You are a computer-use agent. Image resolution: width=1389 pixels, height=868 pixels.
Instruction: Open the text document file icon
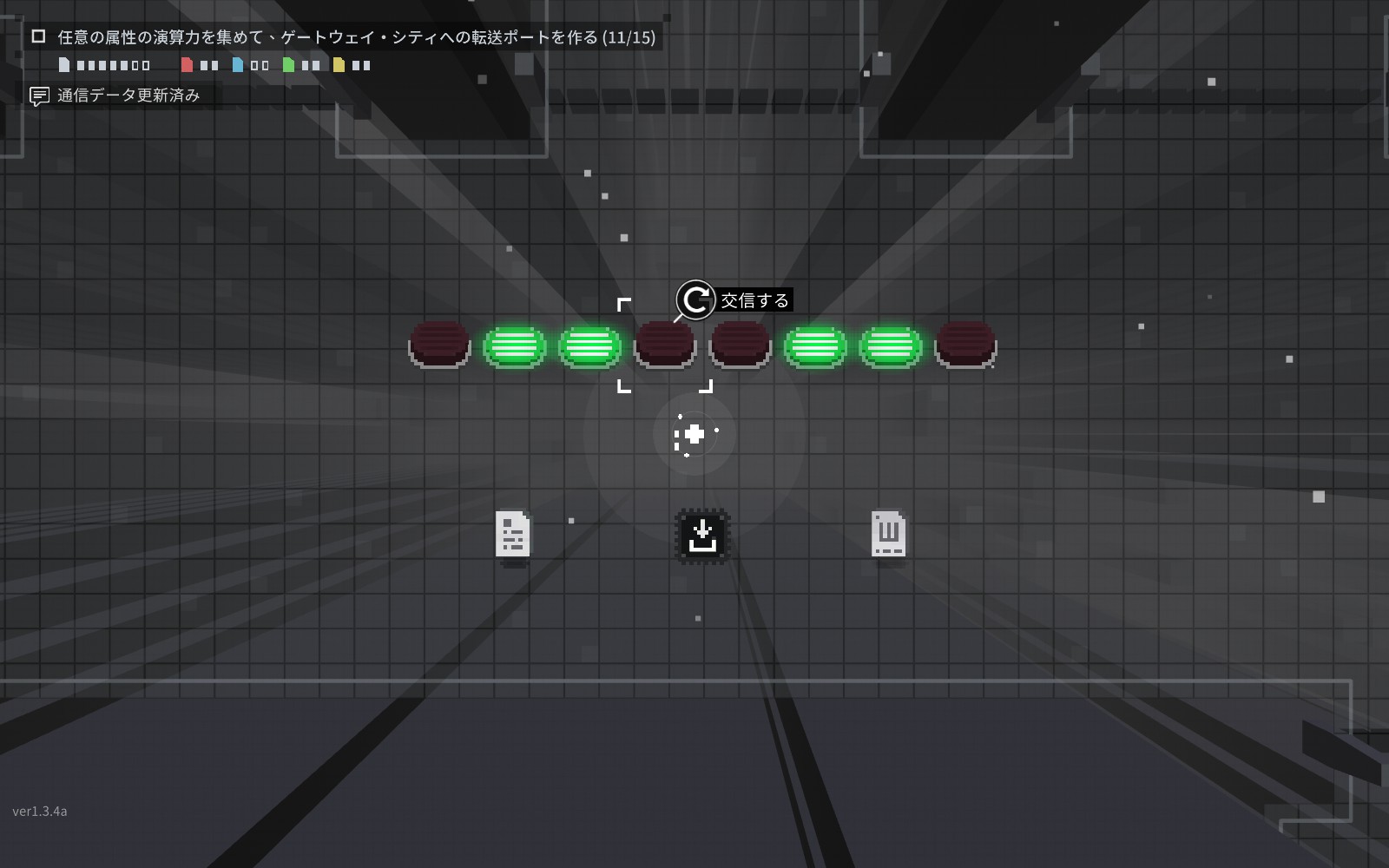(513, 533)
